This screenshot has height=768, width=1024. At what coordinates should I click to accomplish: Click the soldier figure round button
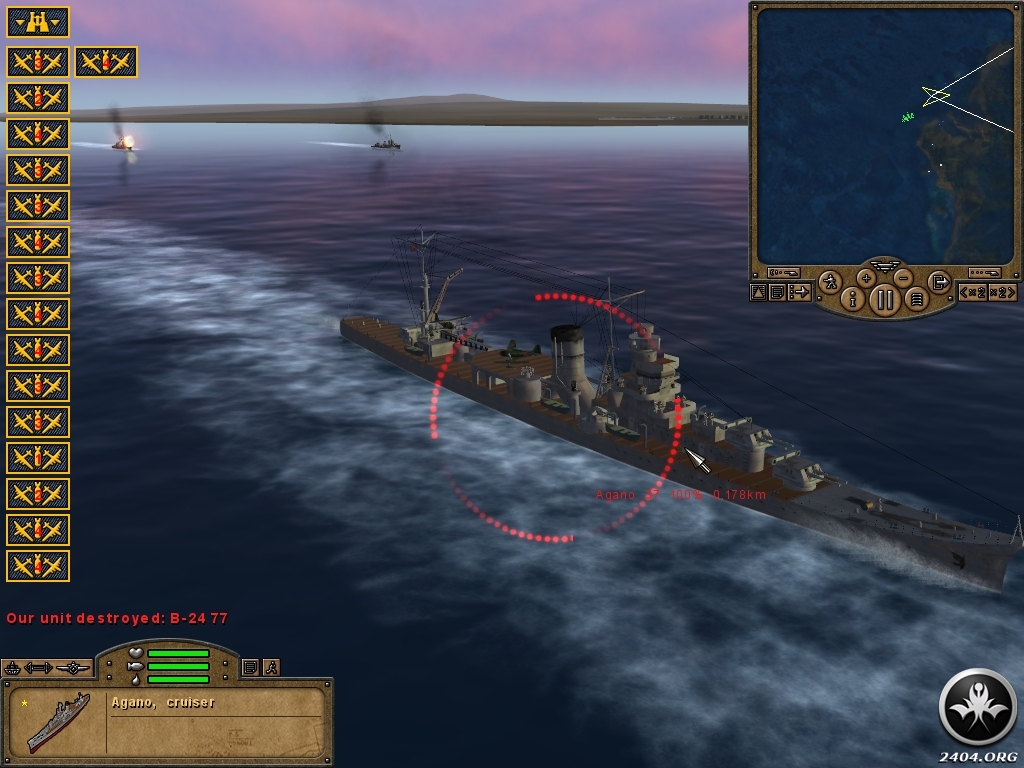point(830,282)
